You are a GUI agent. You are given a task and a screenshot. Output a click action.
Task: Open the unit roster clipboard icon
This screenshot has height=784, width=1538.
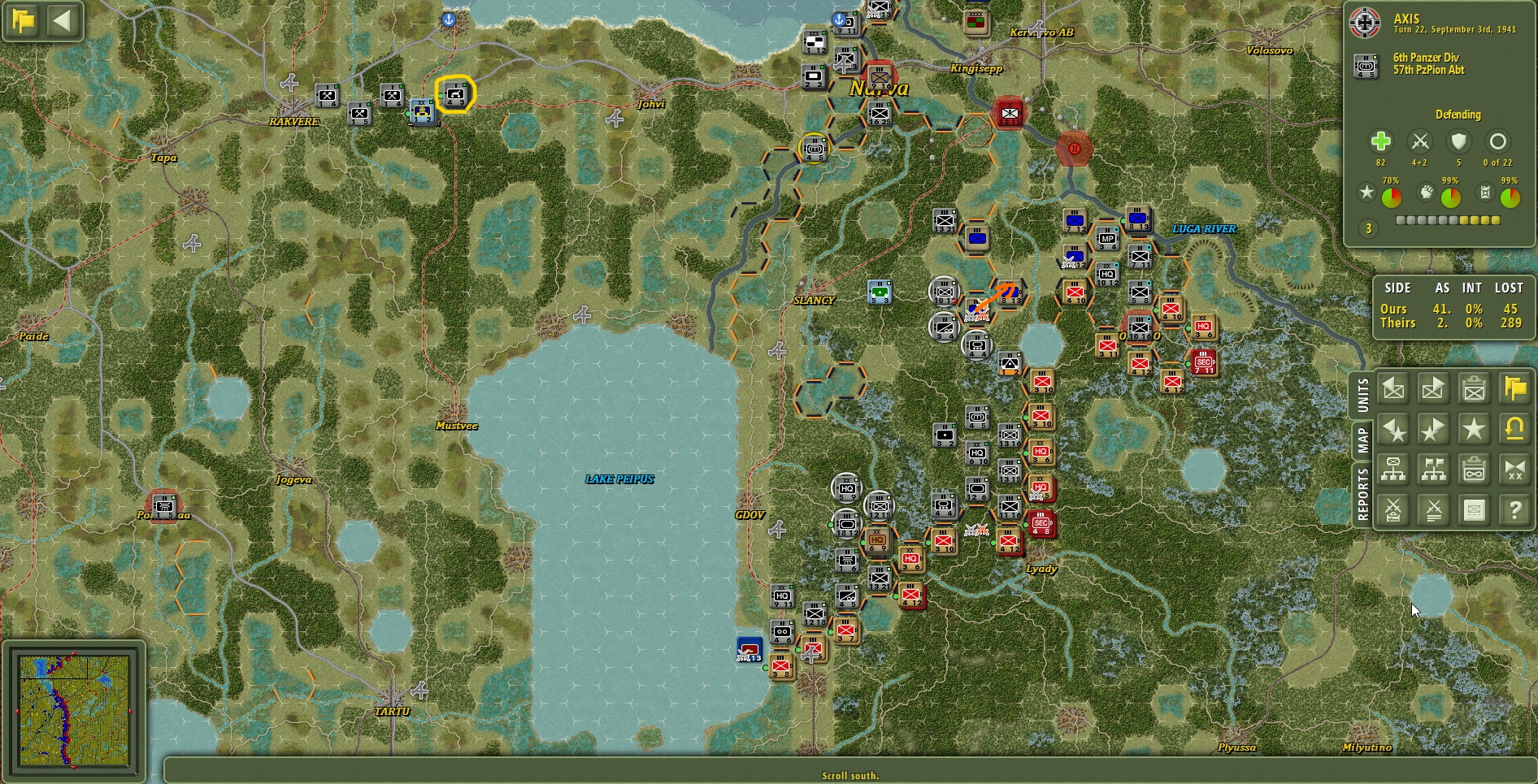click(x=1474, y=388)
